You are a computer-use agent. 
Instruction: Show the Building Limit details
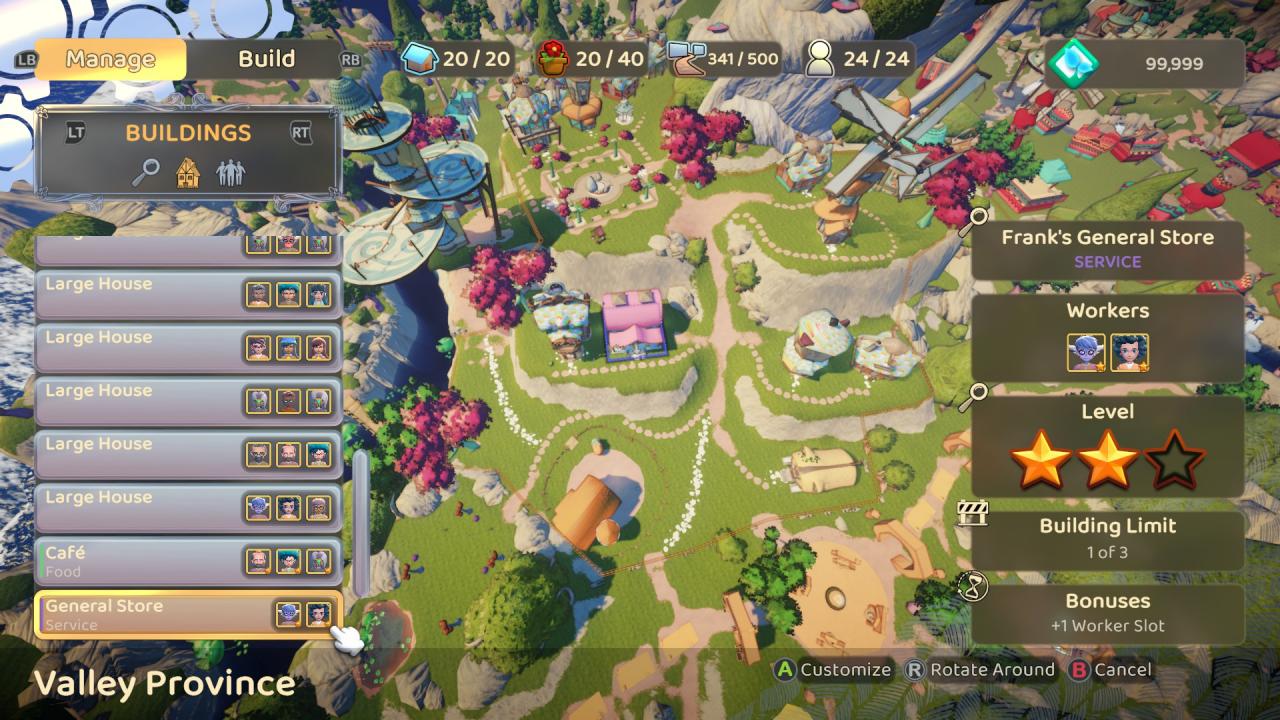pos(1107,538)
